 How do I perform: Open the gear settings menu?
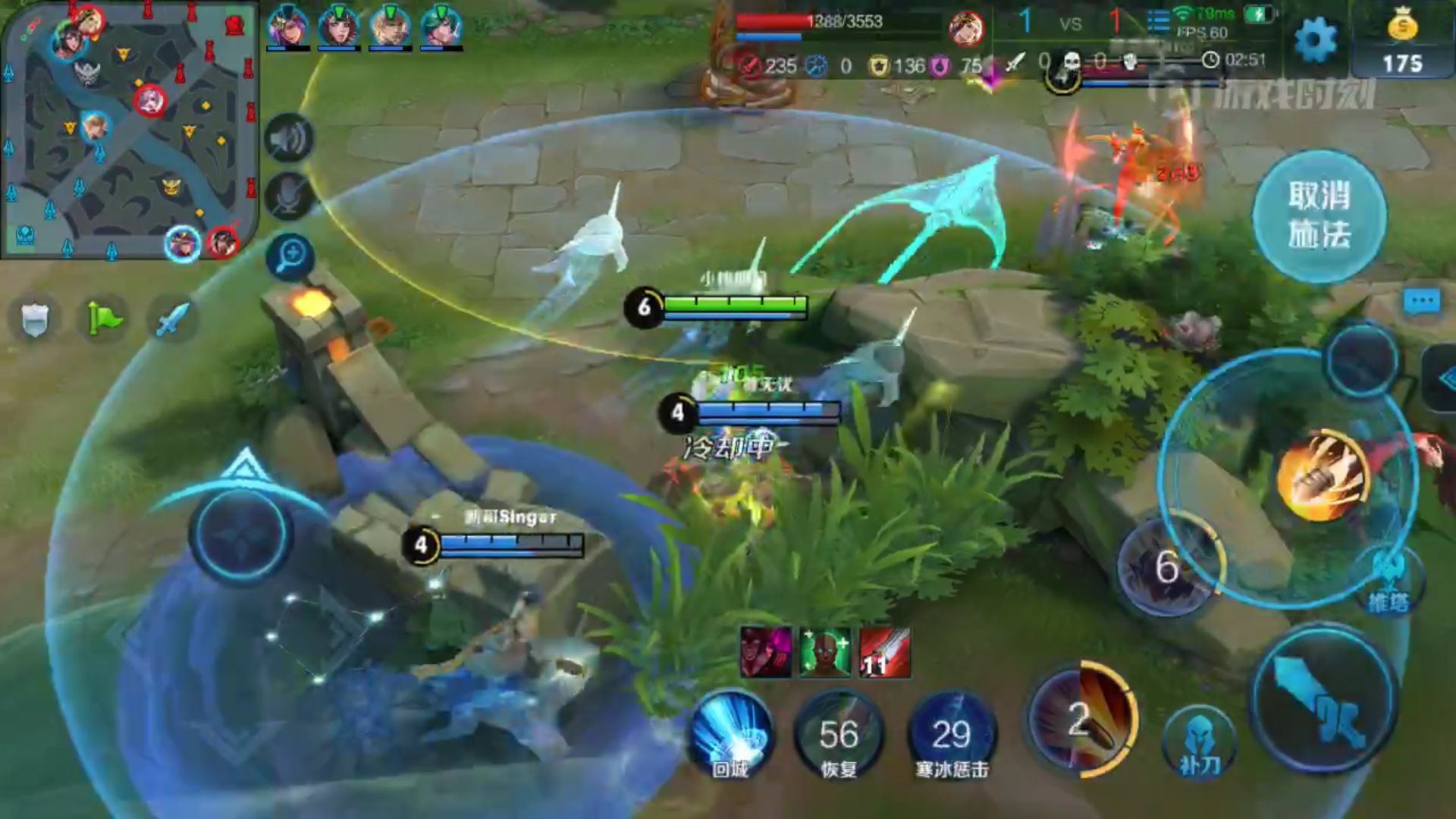[1316, 39]
